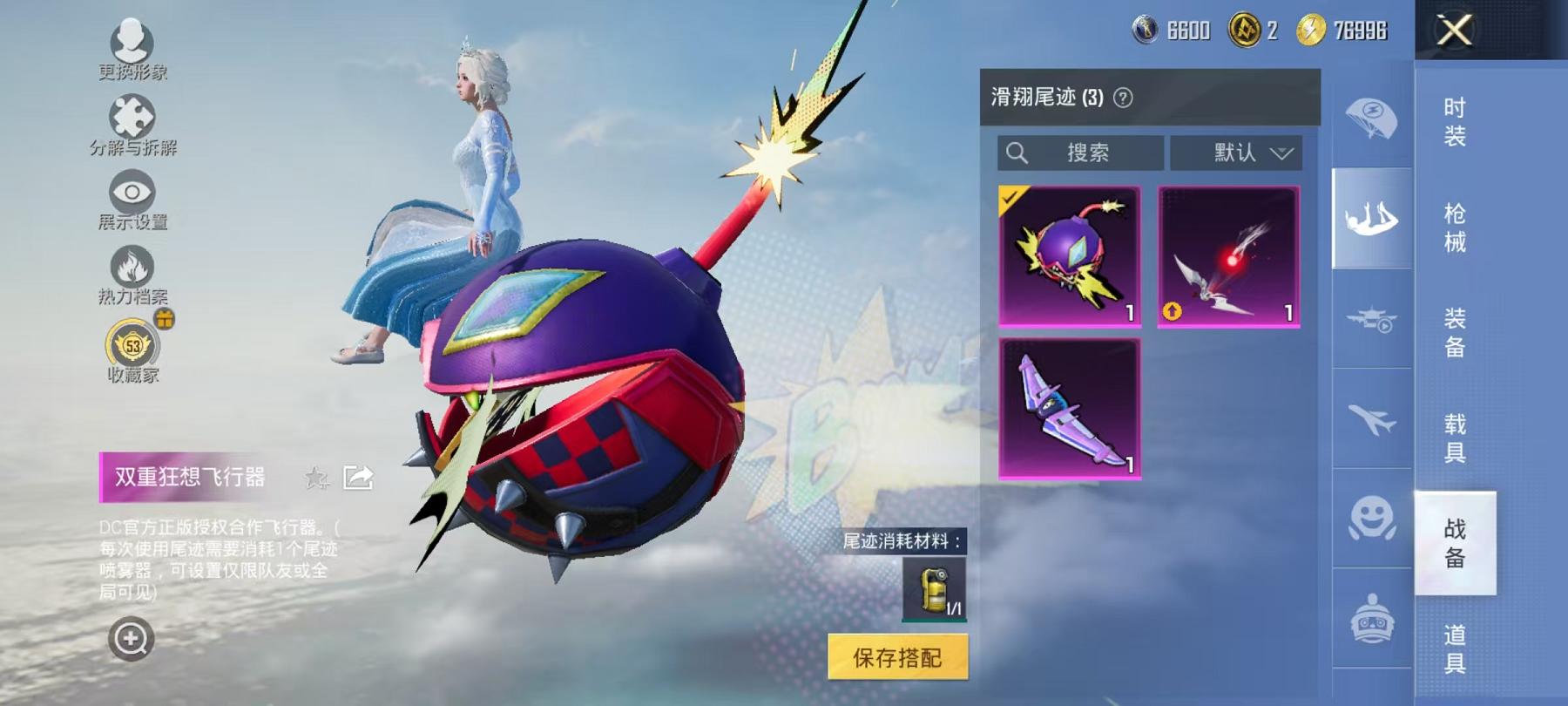Viewport: 1568px width, 706px height.
Task: Click the 搜索 search input field
Action: (x=1080, y=153)
